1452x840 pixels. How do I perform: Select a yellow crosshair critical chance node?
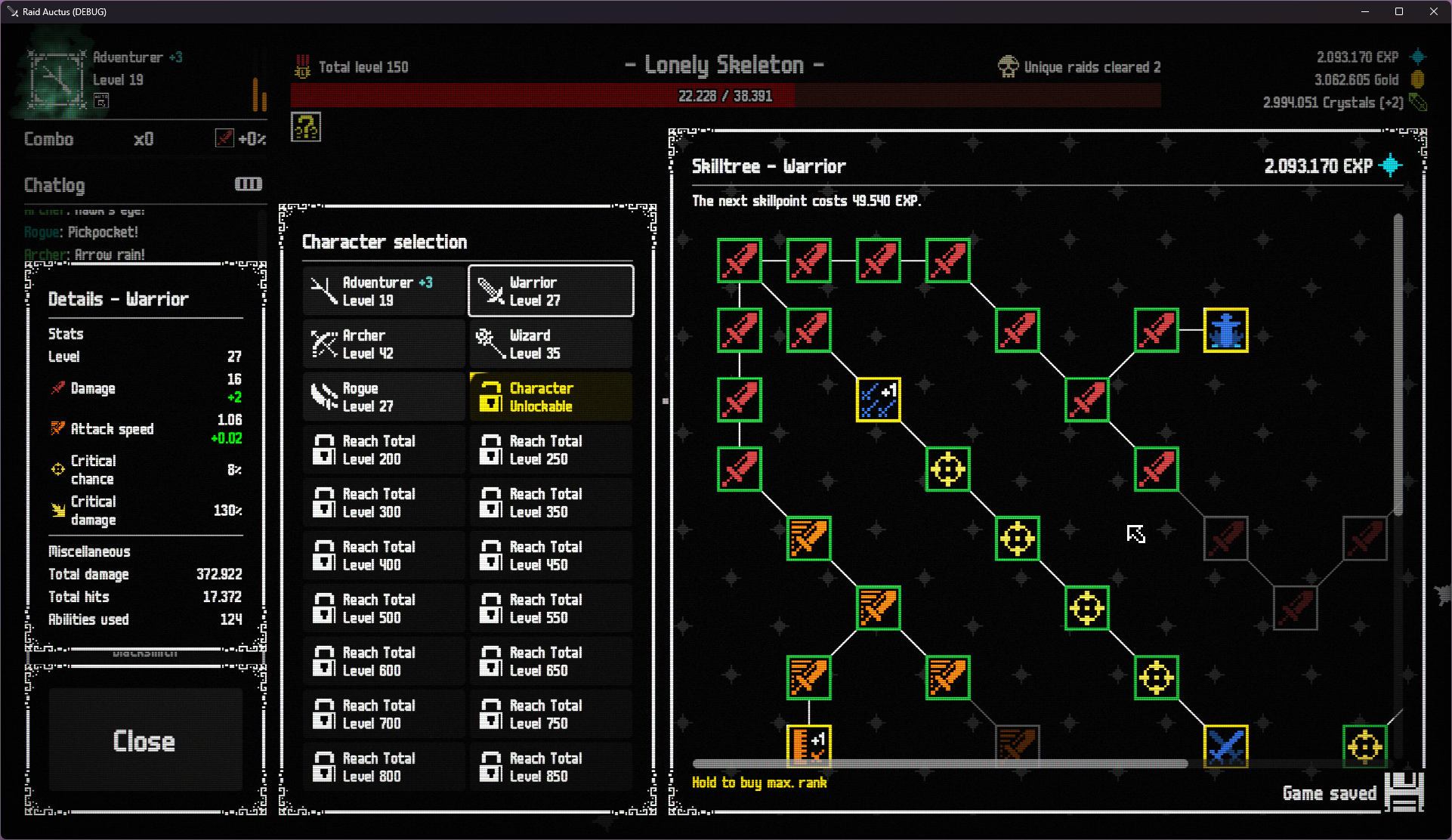[947, 470]
